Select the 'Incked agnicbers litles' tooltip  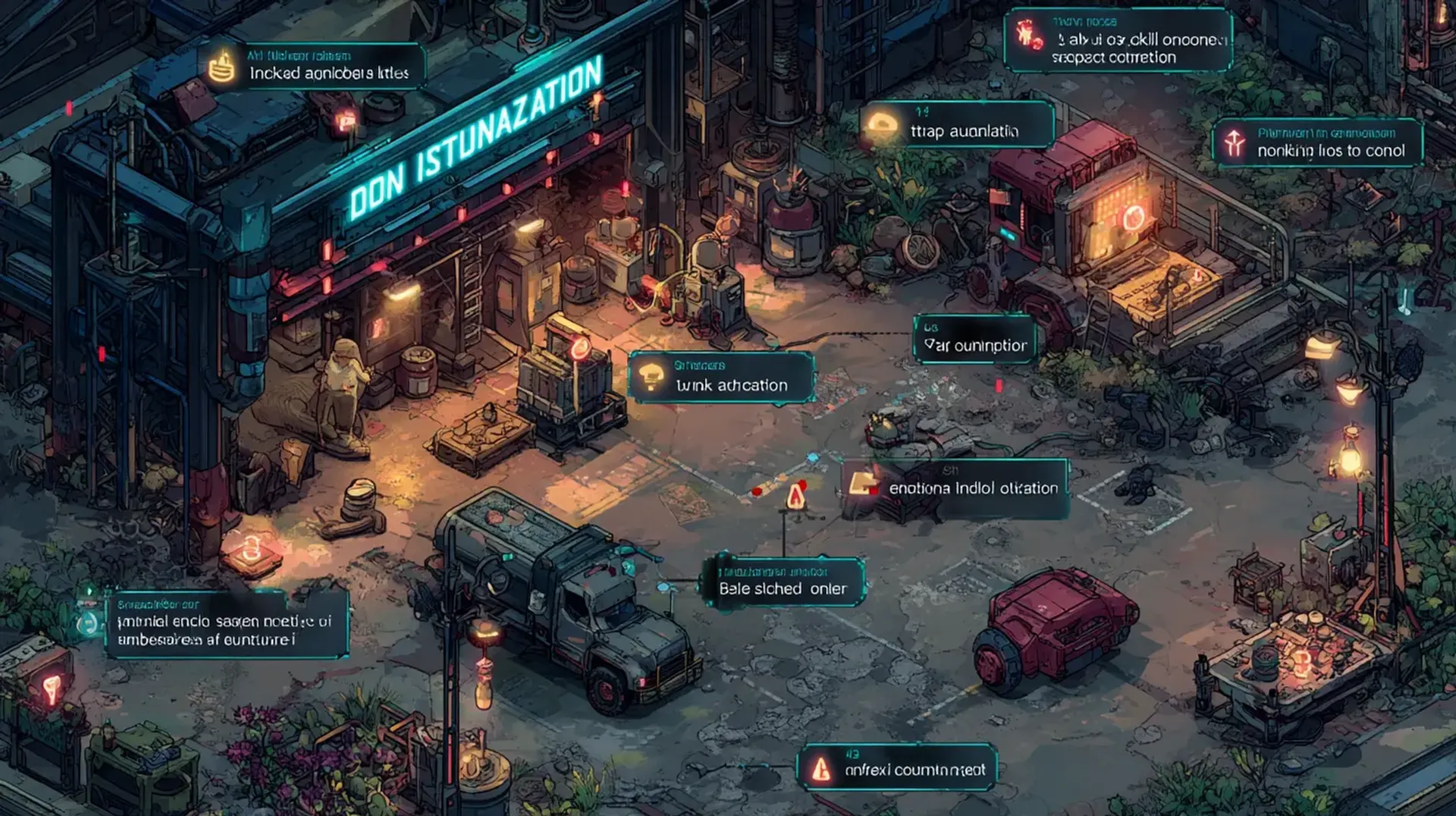click(312, 67)
